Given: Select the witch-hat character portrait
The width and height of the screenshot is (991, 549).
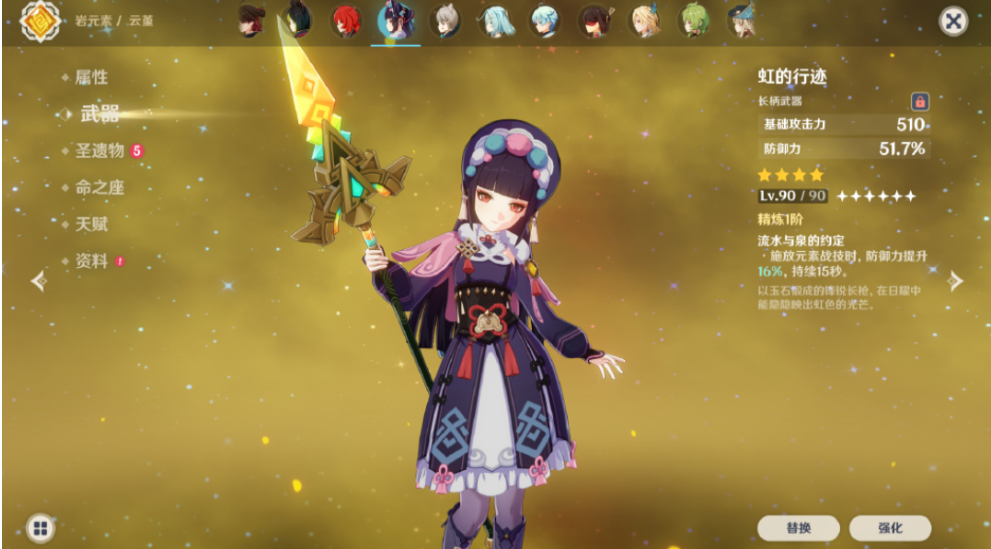Looking at the screenshot, I should 743,21.
